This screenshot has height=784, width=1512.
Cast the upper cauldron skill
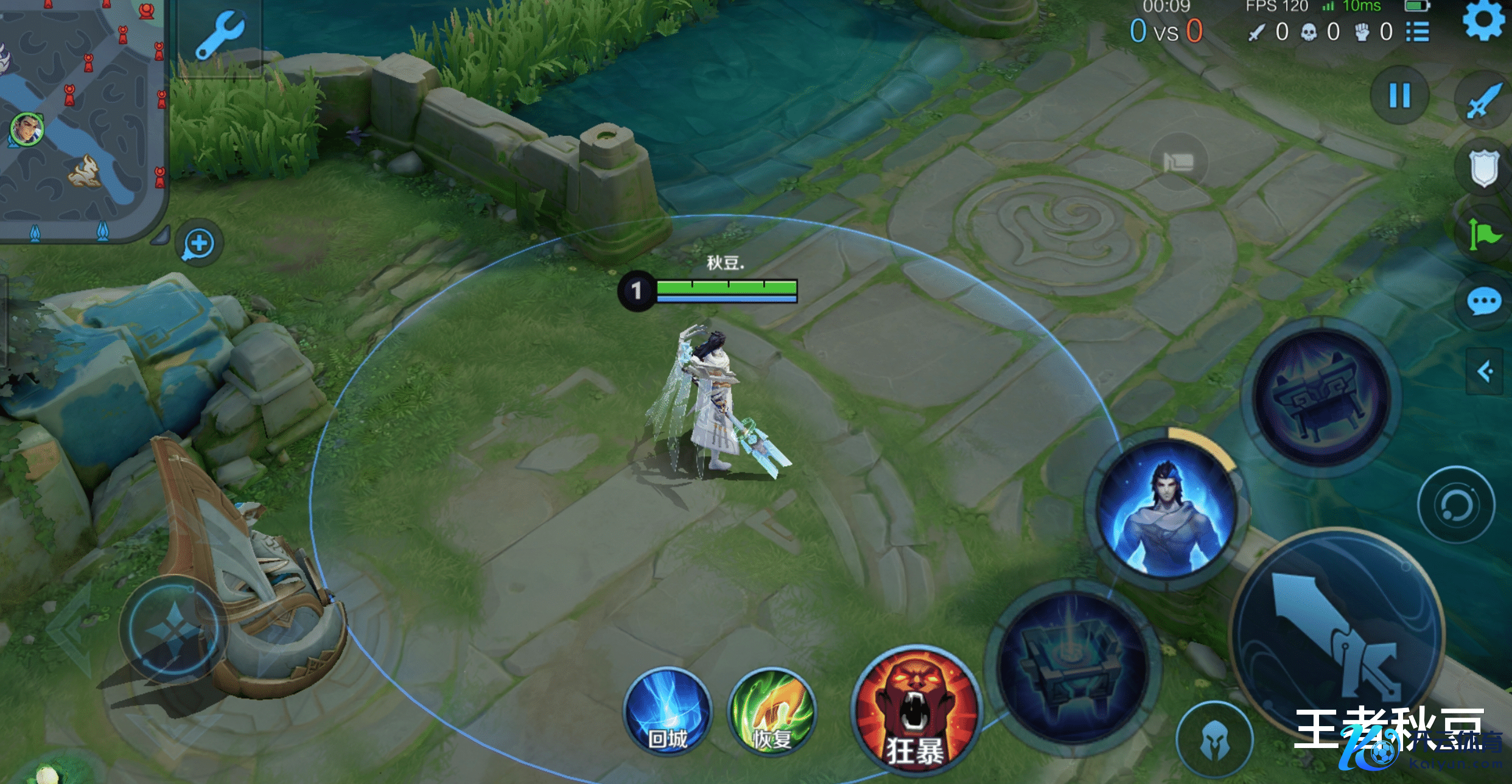[x=1320, y=396]
